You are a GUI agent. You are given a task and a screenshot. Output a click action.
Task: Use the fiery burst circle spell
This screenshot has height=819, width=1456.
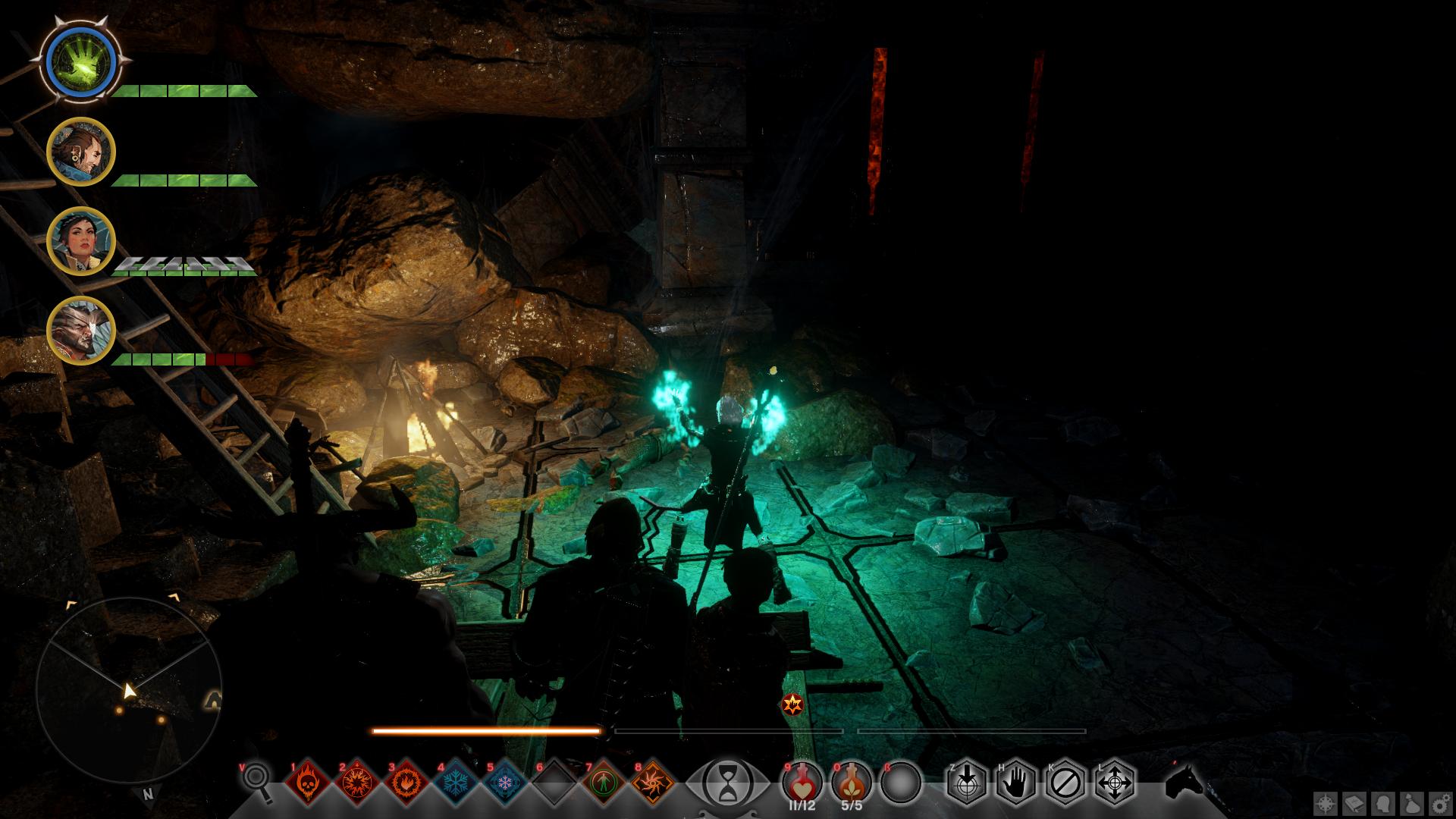click(356, 781)
